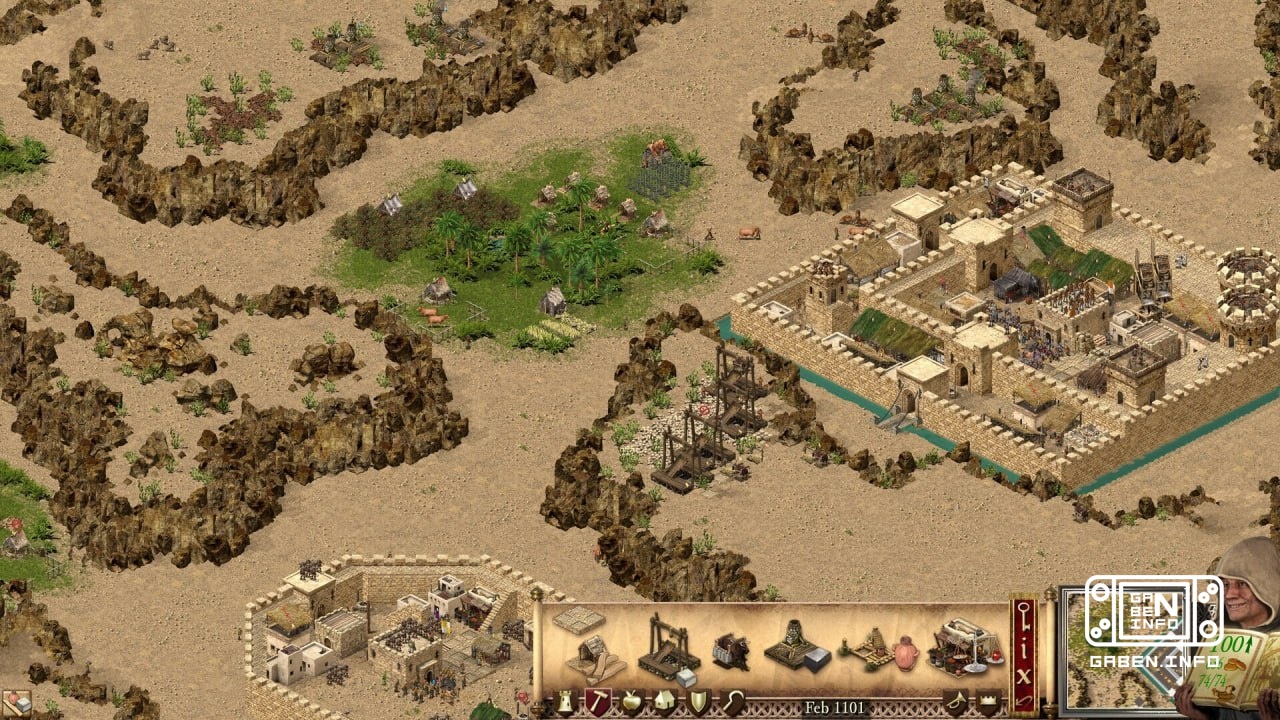Open mission briefing via the i icon

[x=1023, y=651]
